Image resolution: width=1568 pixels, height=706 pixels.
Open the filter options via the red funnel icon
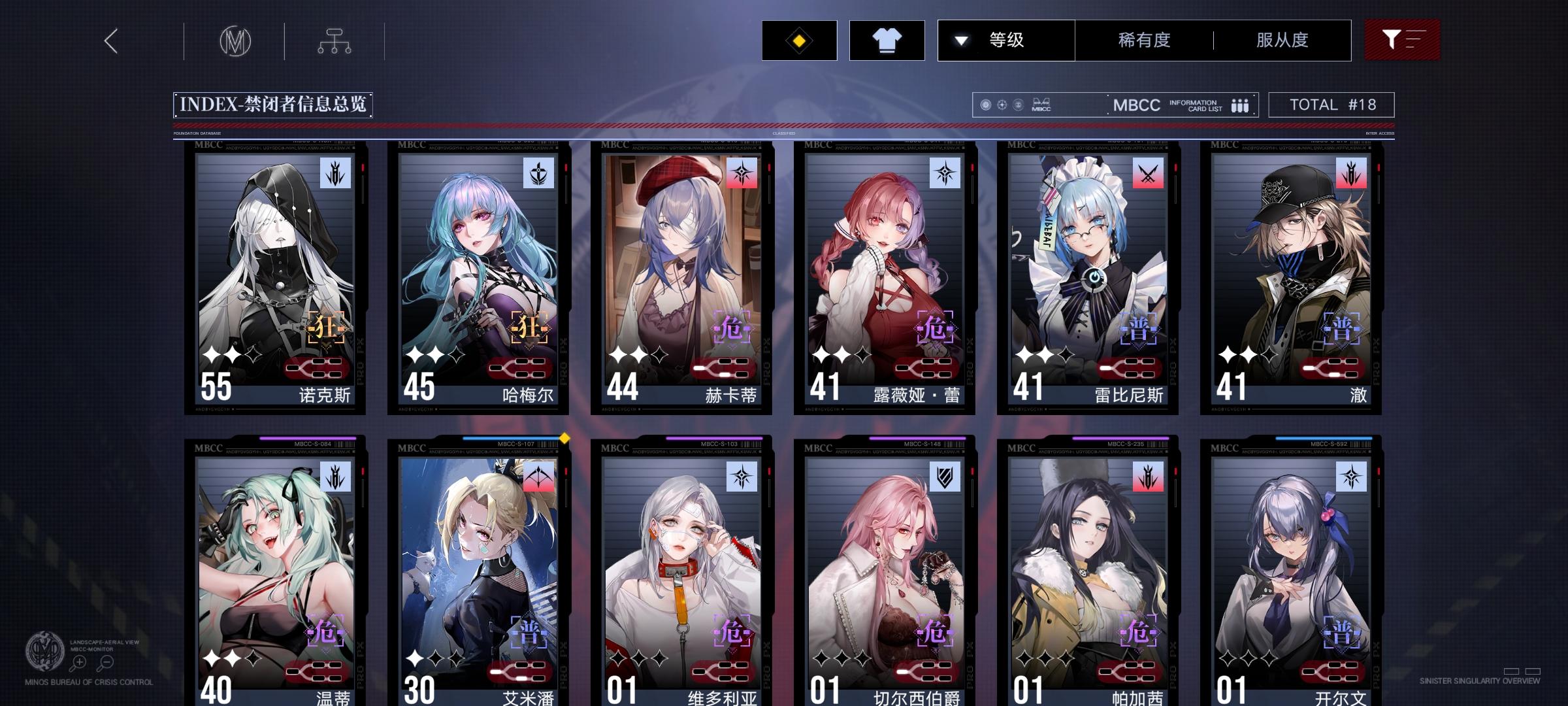point(1402,40)
